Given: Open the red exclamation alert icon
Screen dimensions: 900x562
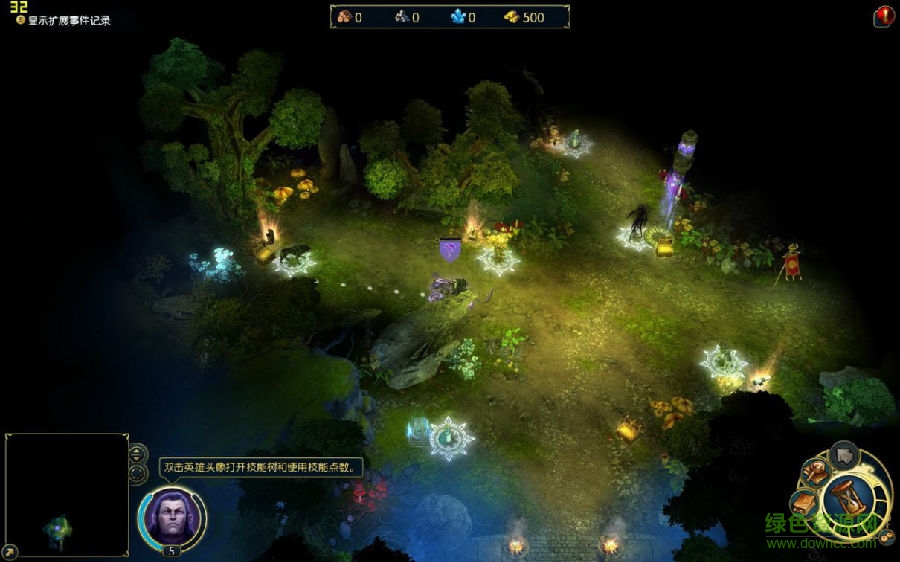Looking at the screenshot, I should click(x=884, y=16).
